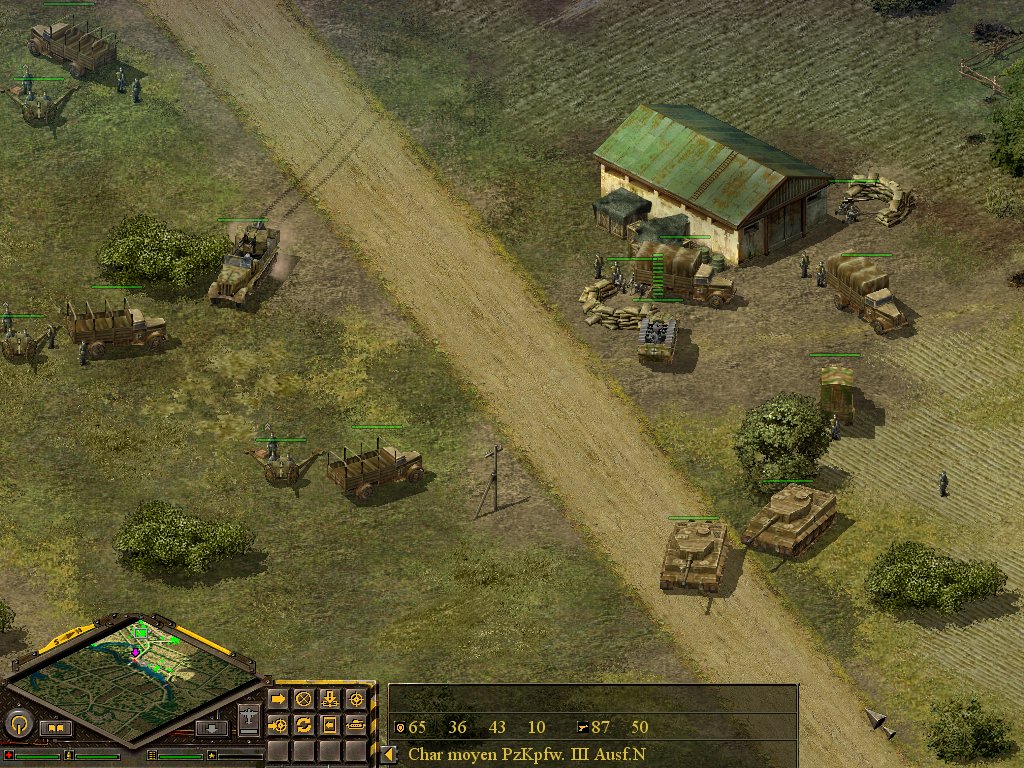Image resolution: width=1024 pixels, height=768 pixels.
Task: Choose the down-arrow entrench command
Action: click(329, 699)
